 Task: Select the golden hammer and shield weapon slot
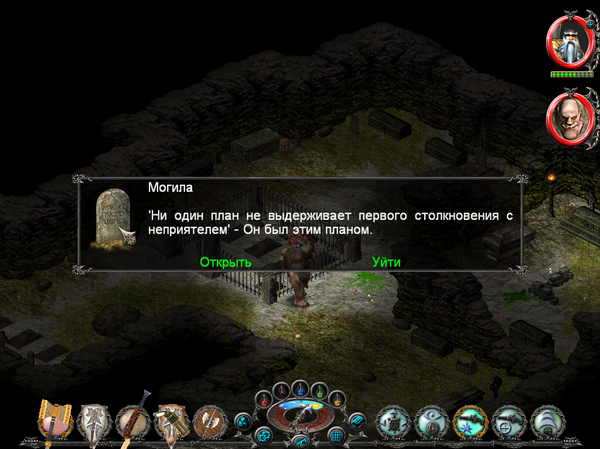[x=53, y=422]
